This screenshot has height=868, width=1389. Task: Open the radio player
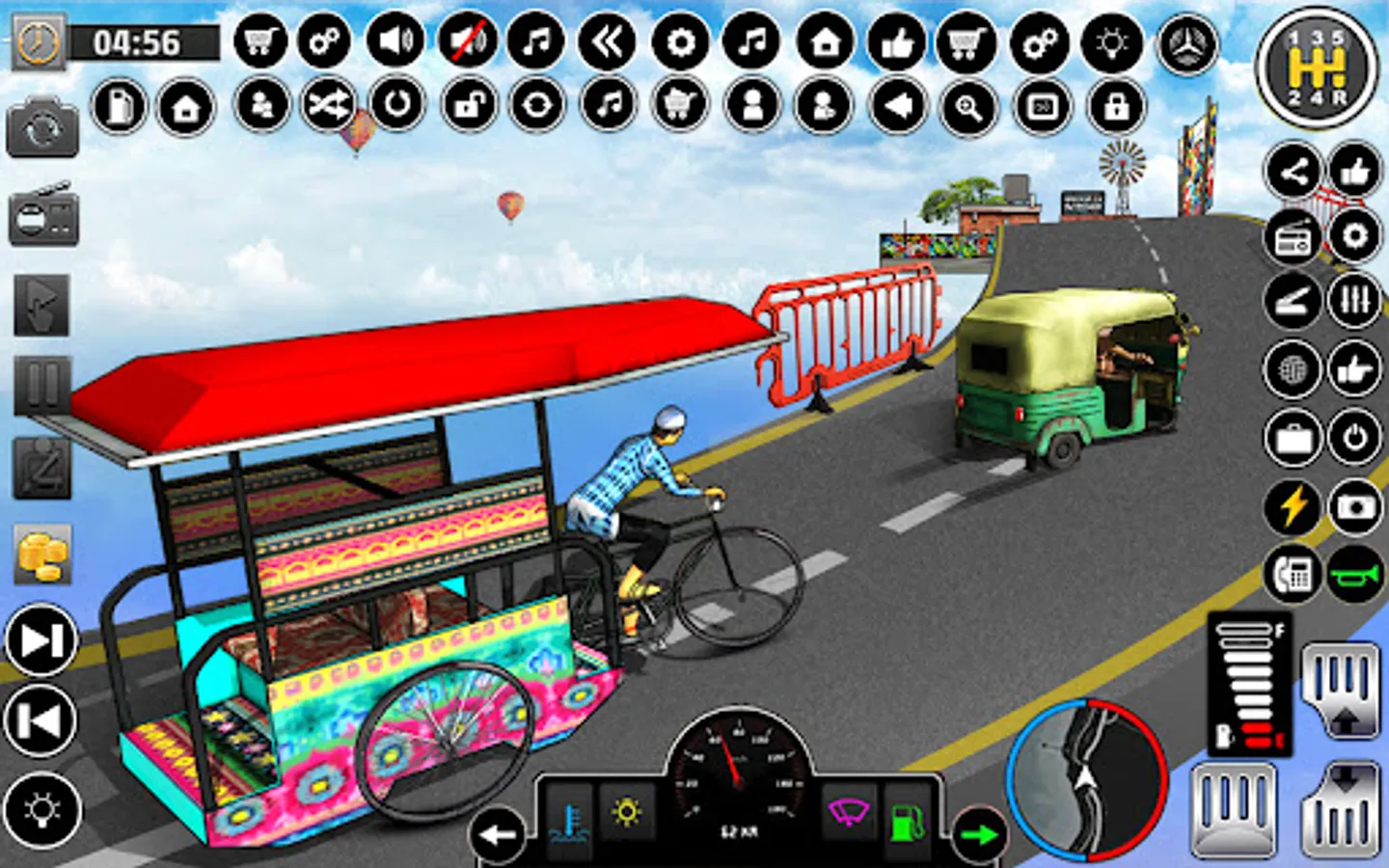tap(1293, 234)
